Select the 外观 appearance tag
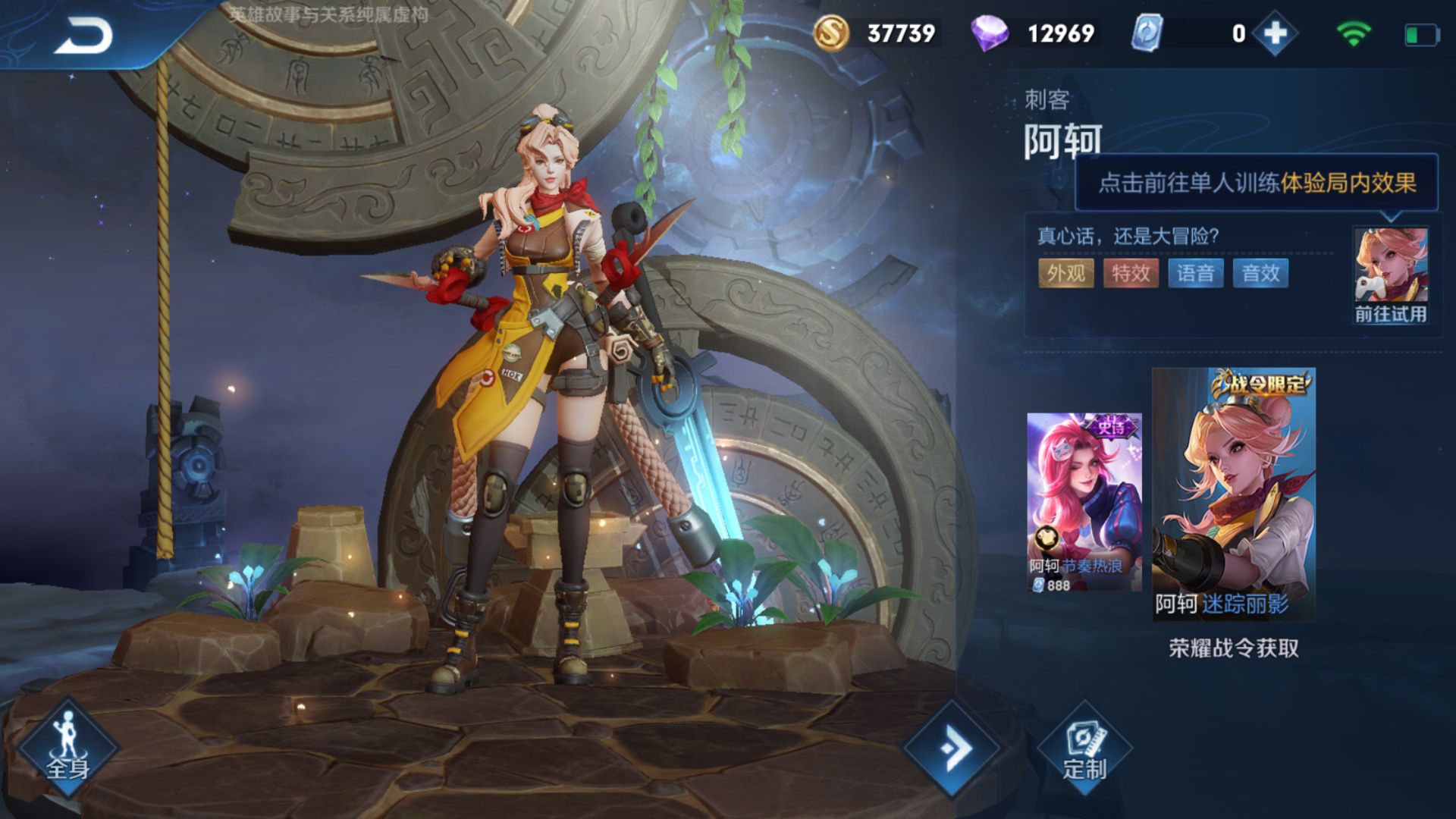This screenshot has height=819, width=1456. 1065,273
